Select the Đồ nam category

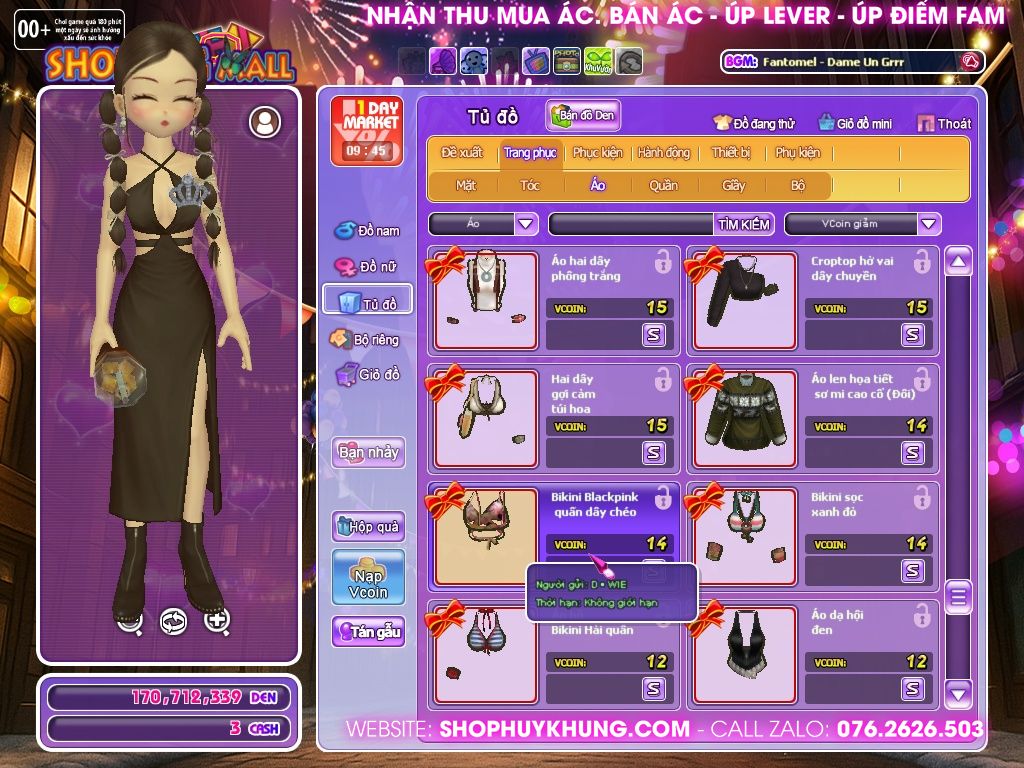coord(367,231)
